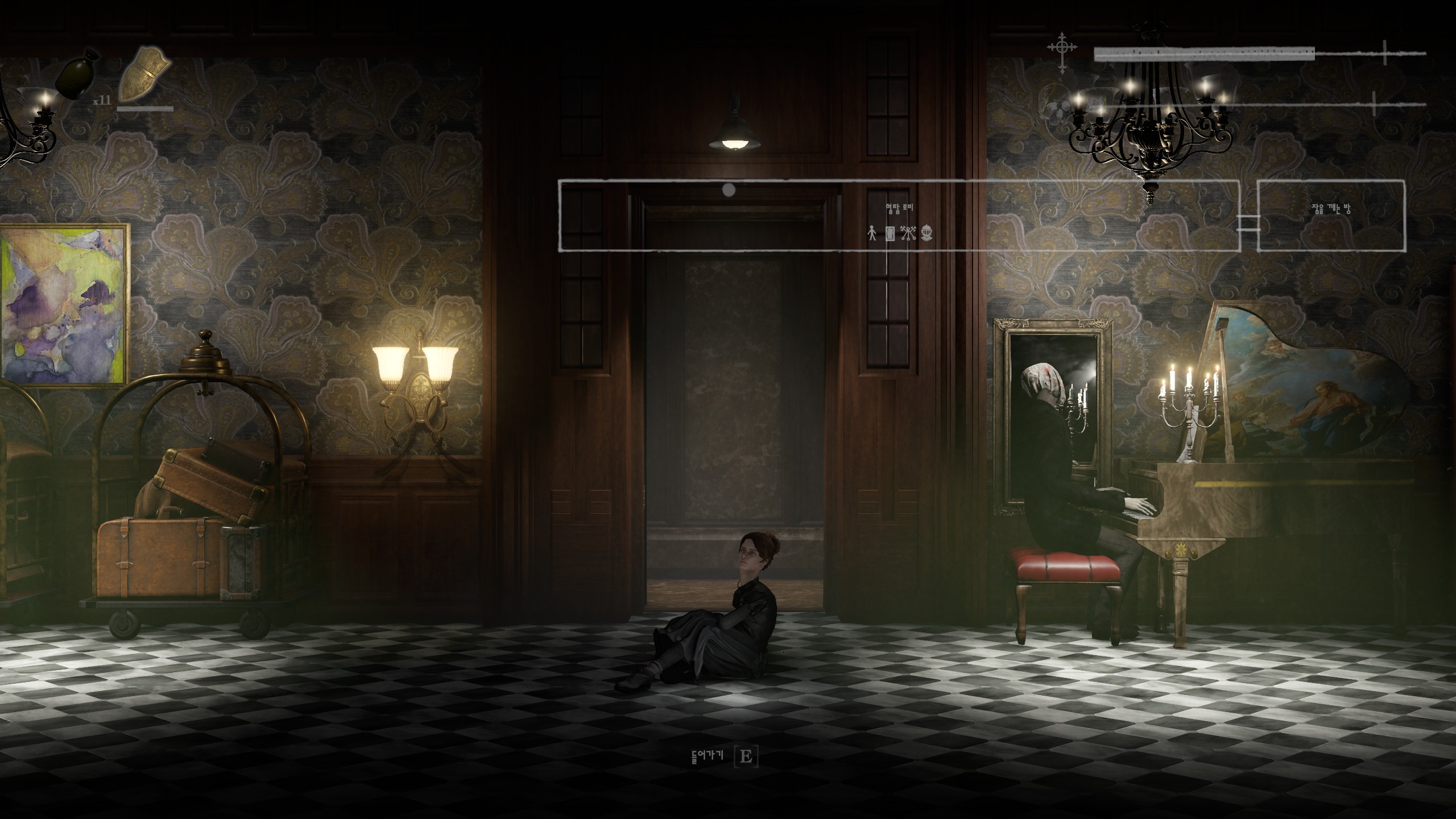This screenshot has width=1456, height=819.
Task: Select the knight helmet map marker
Action: (x=927, y=233)
